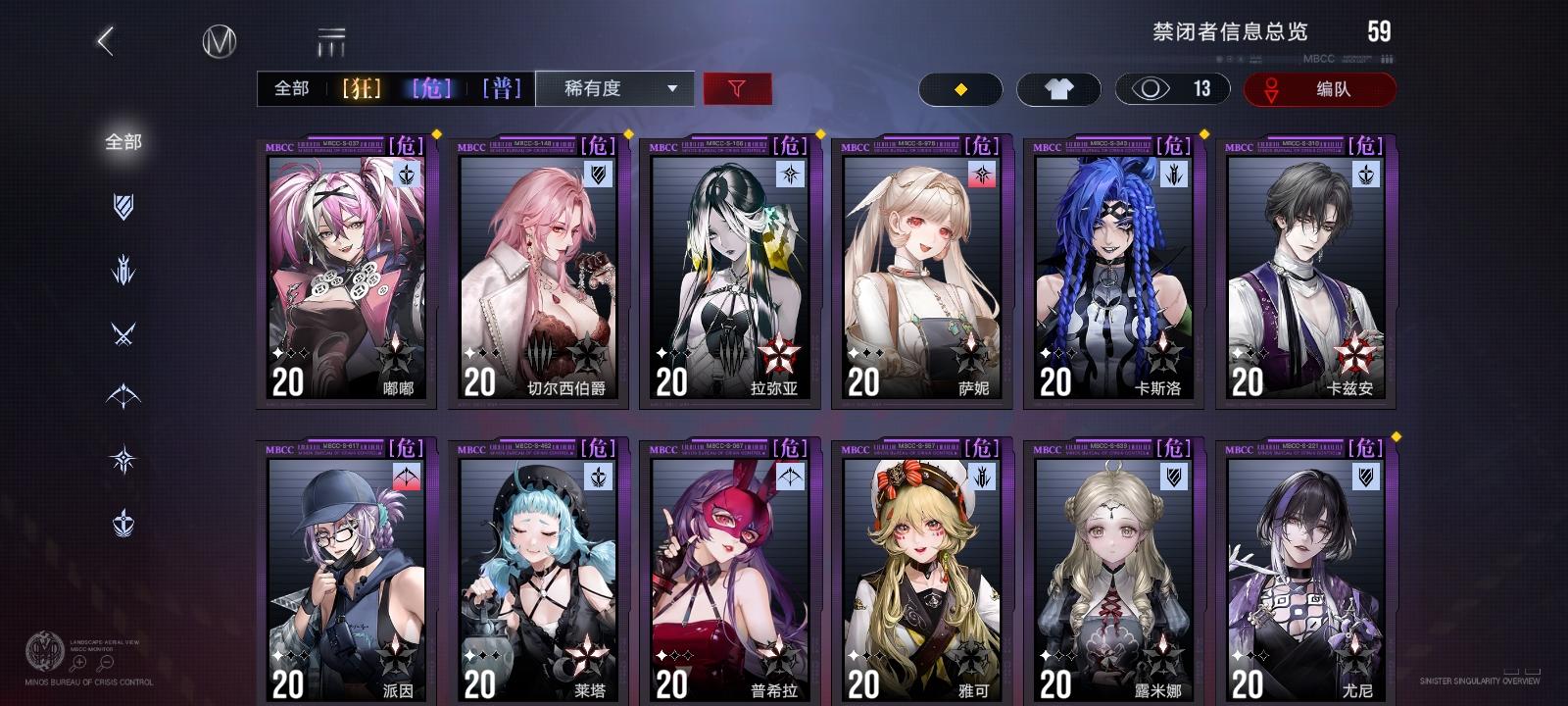Click the back arrow at top left
The height and width of the screenshot is (706, 1568).
[106, 40]
